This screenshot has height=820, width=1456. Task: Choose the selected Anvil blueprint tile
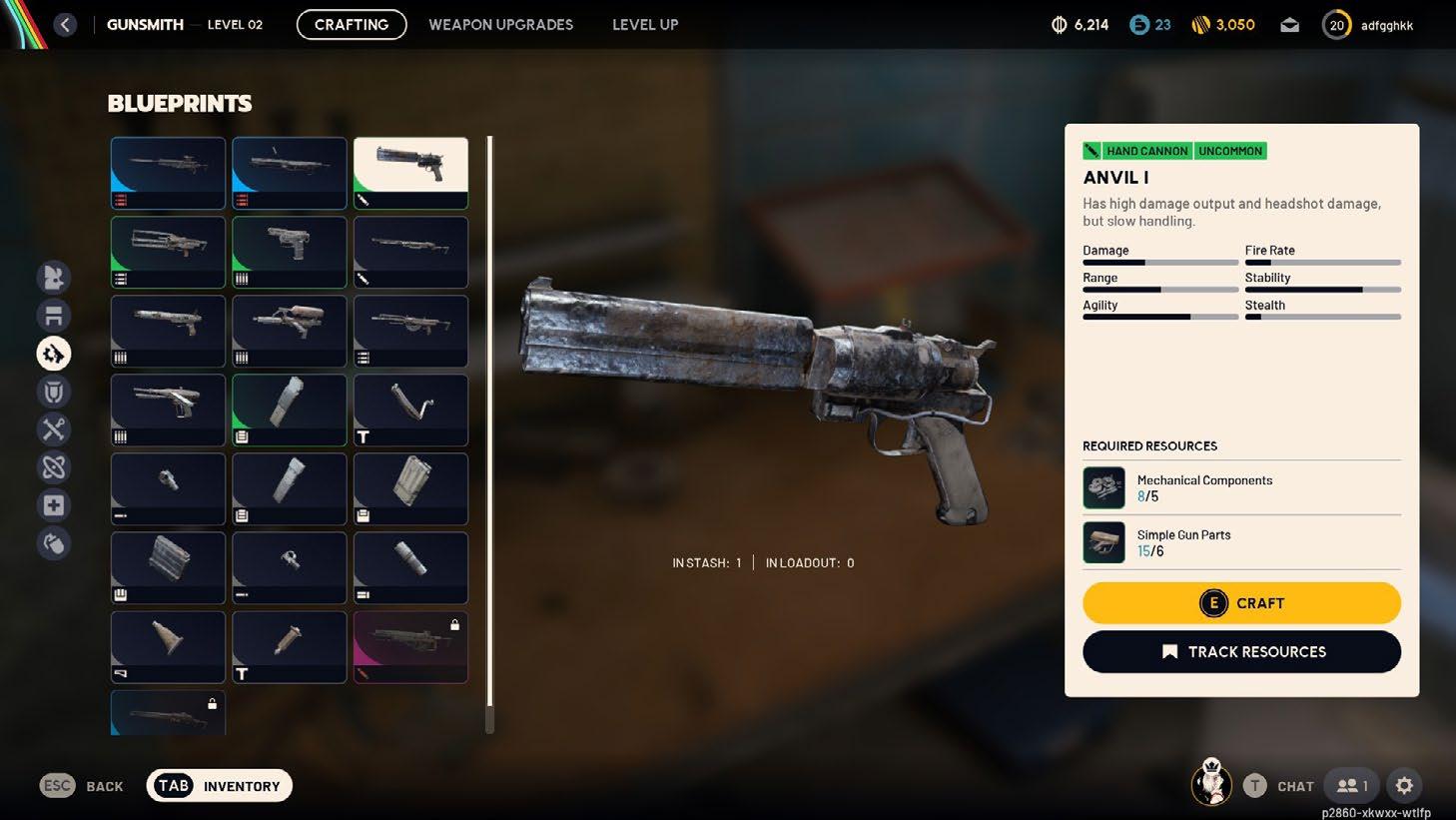point(410,173)
